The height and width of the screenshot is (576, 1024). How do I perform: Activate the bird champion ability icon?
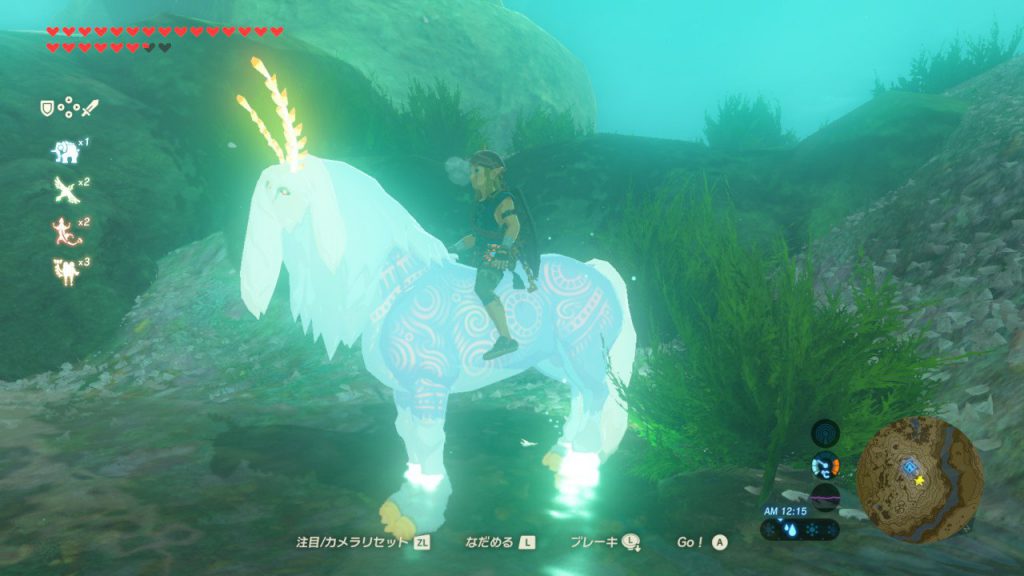pos(66,189)
